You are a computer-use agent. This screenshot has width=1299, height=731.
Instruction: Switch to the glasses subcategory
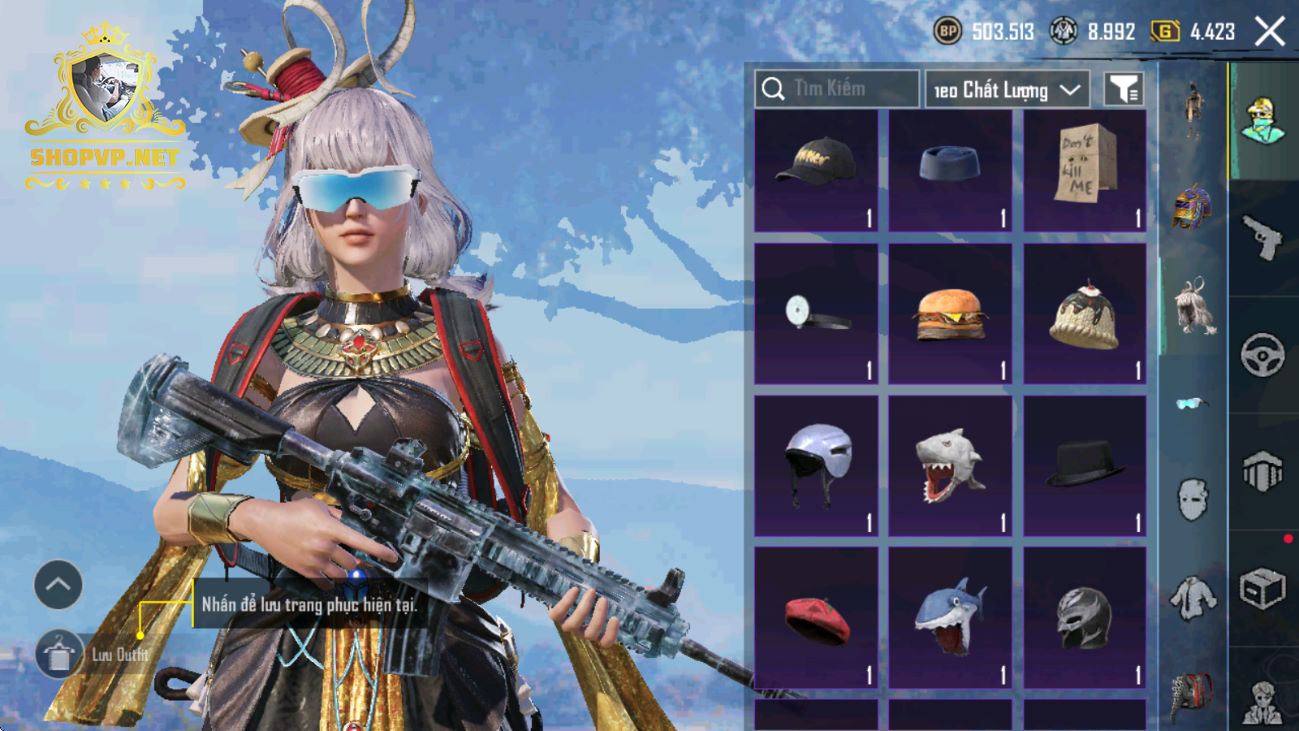[1192, 403]
